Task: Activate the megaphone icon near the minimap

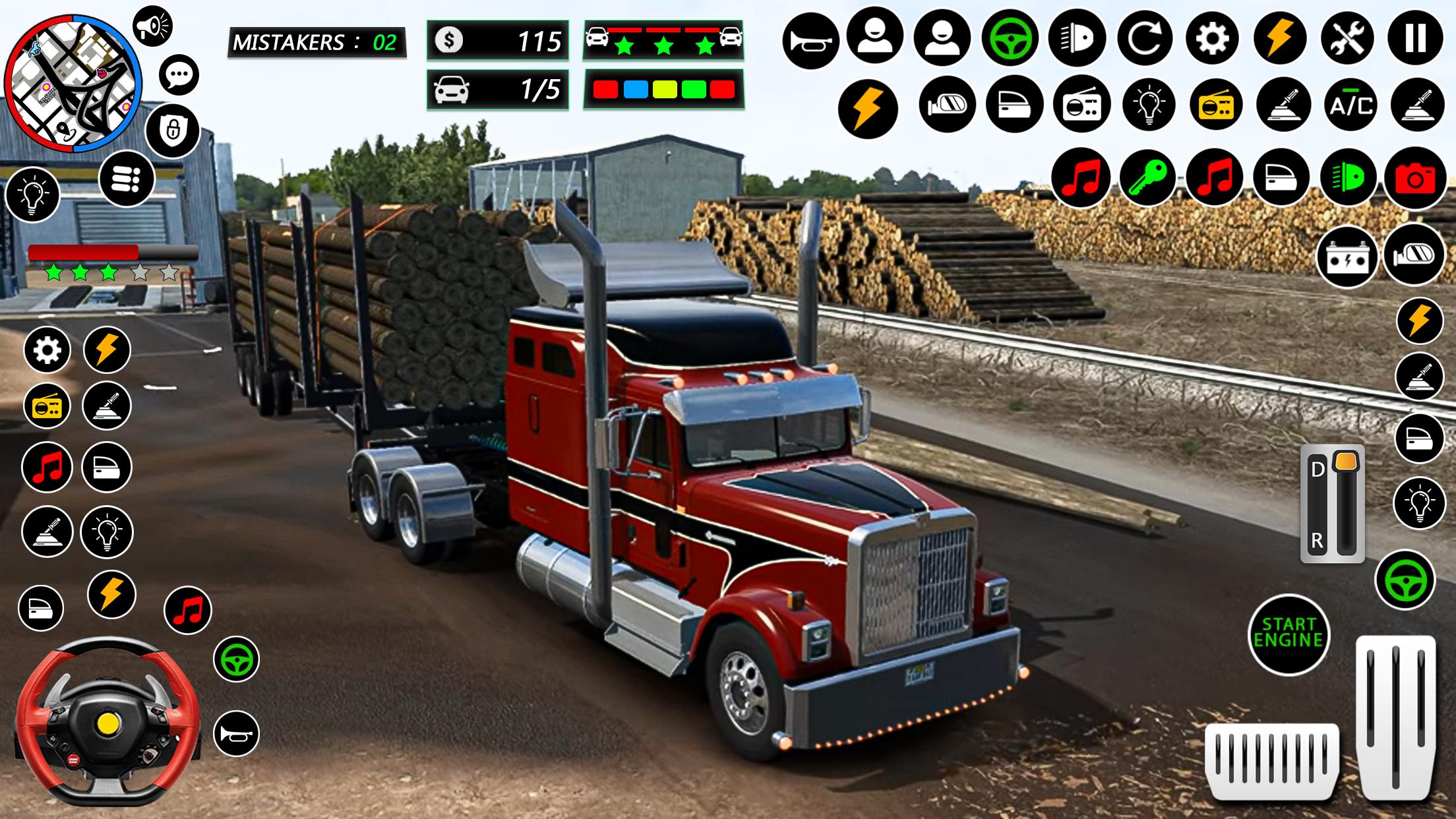Action: (152, 26)
